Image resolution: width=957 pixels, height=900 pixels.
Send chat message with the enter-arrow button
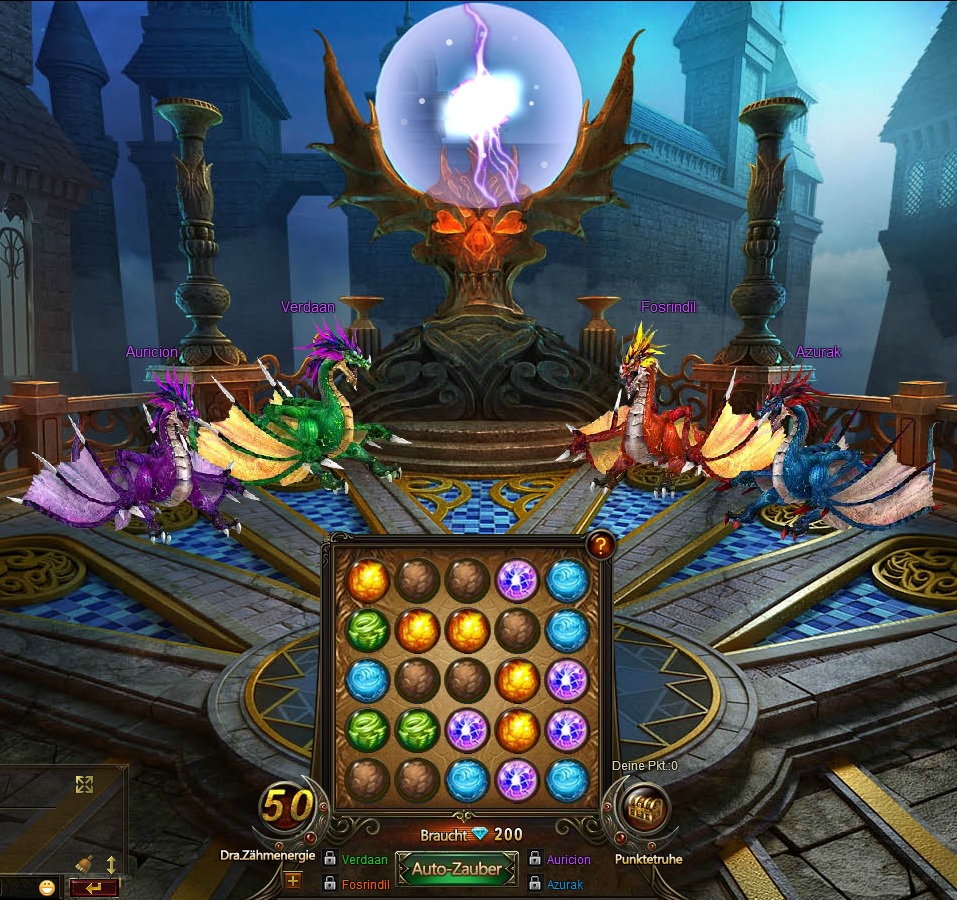[x=95, y=887]
